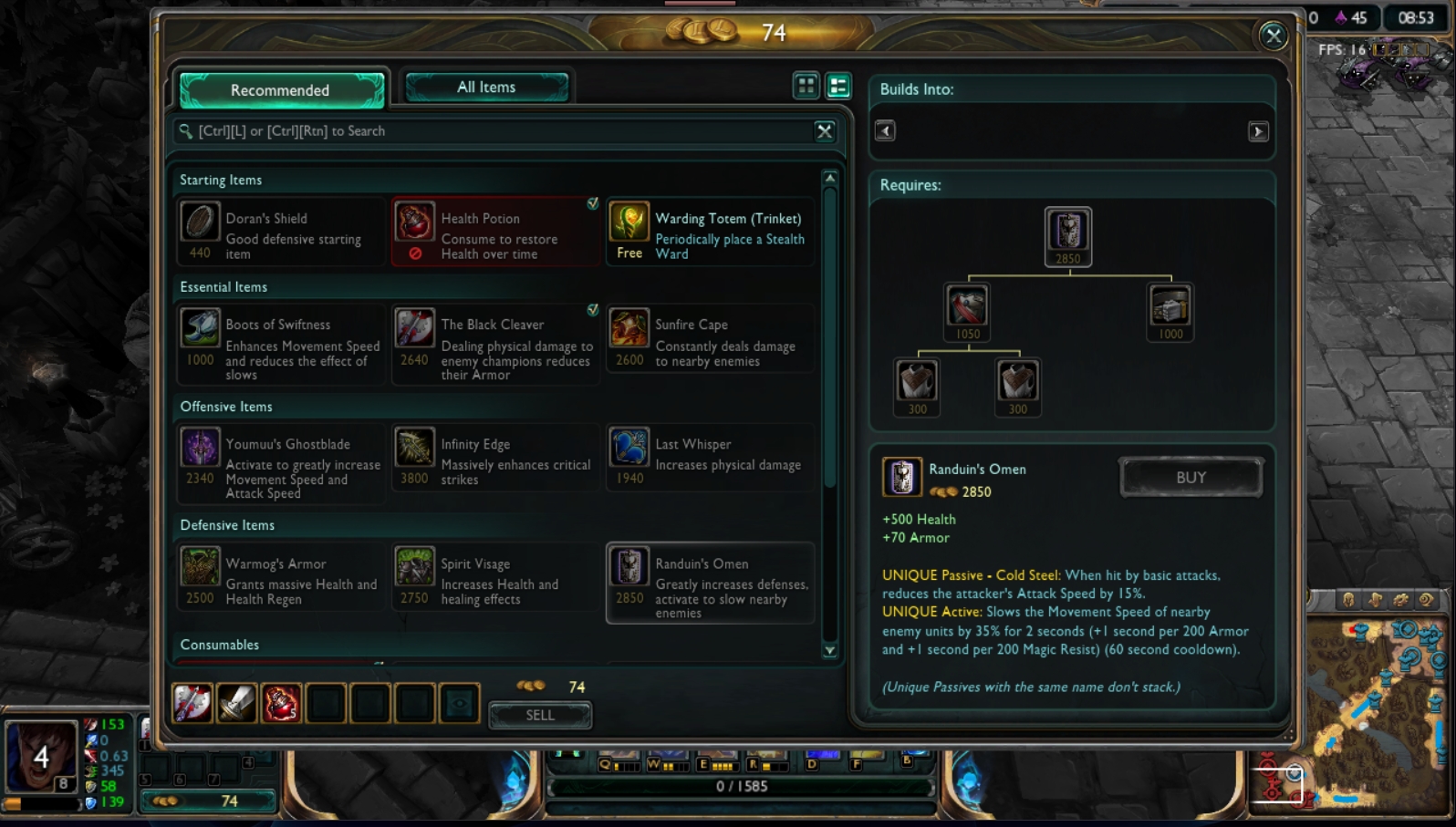Buy Randuin's Omen with the BUY button
Screen dimensions: 1456x827
[1191, 478]
